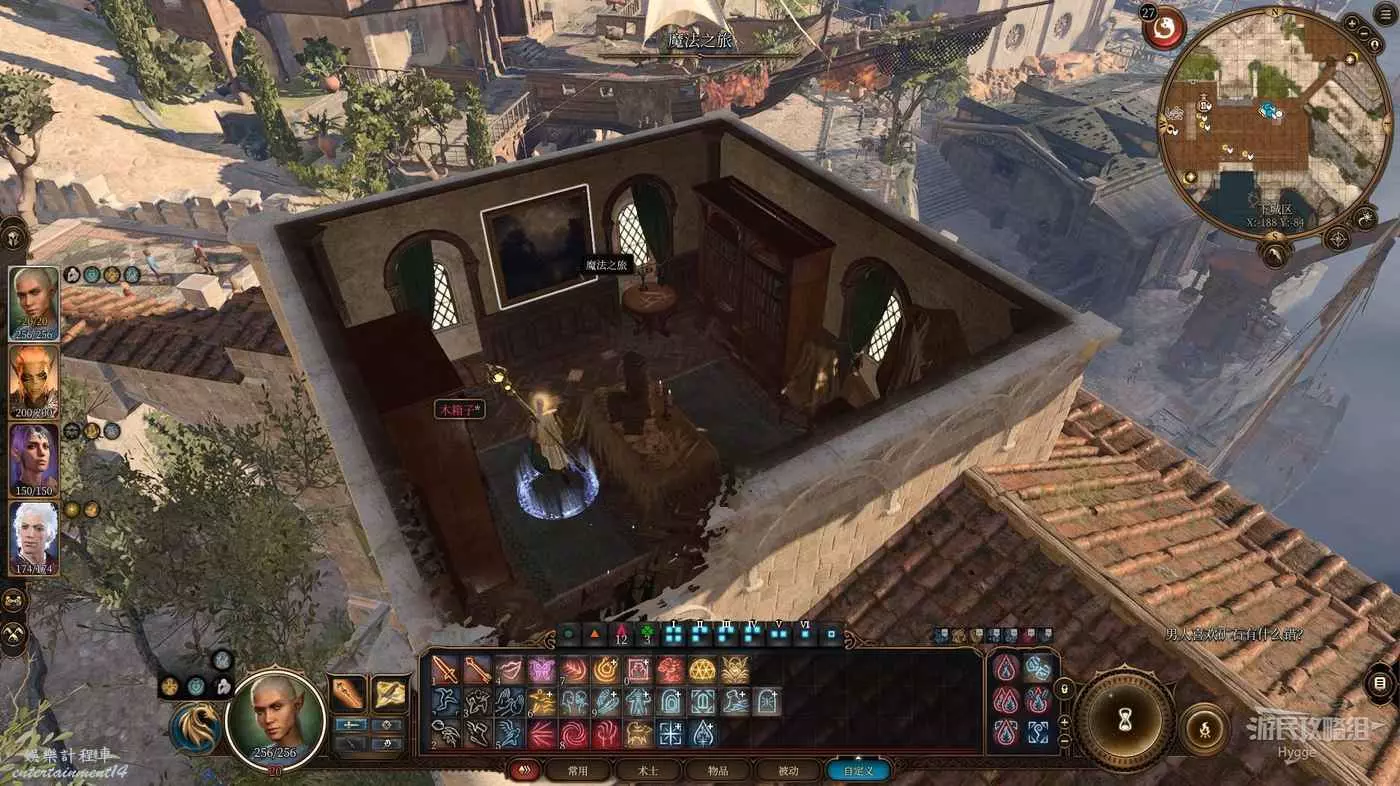Image resolution: width=1400 pixels, height=786 pixels.
Task: Select the green-skinned party member portrait
Action: point(34,304)
